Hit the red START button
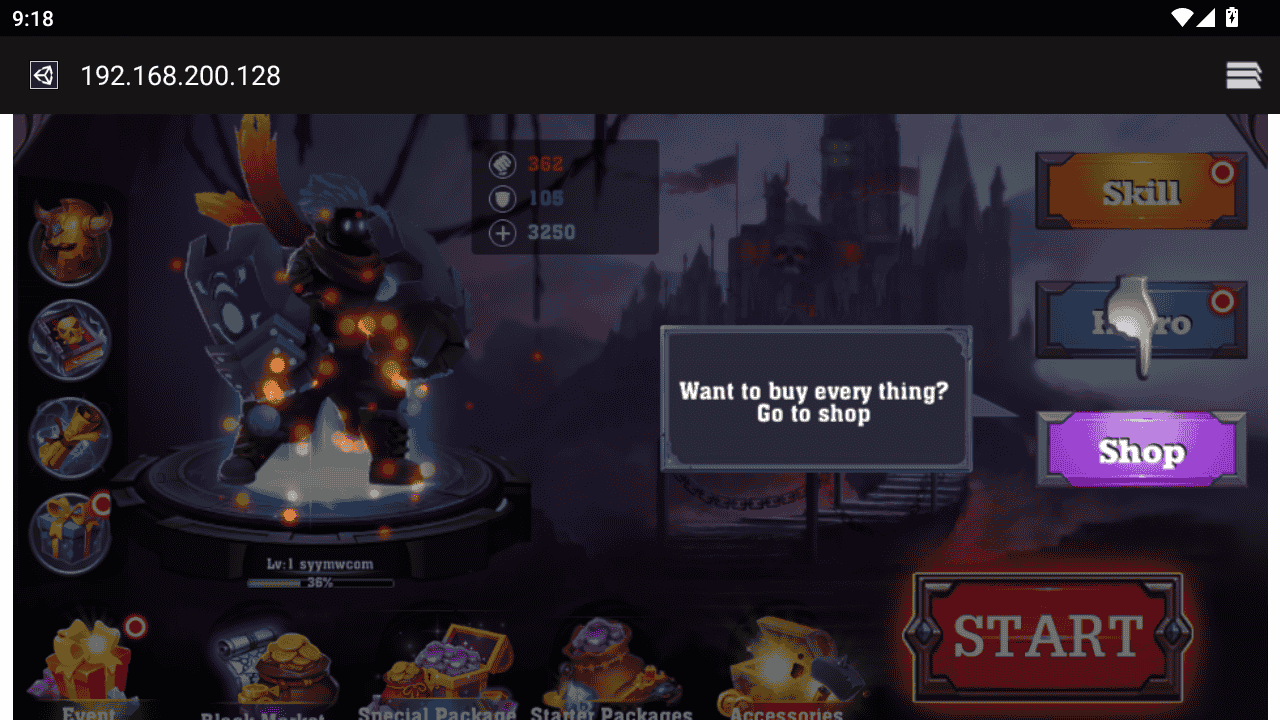This screenshot has height=720, width=1280. 1047,636
